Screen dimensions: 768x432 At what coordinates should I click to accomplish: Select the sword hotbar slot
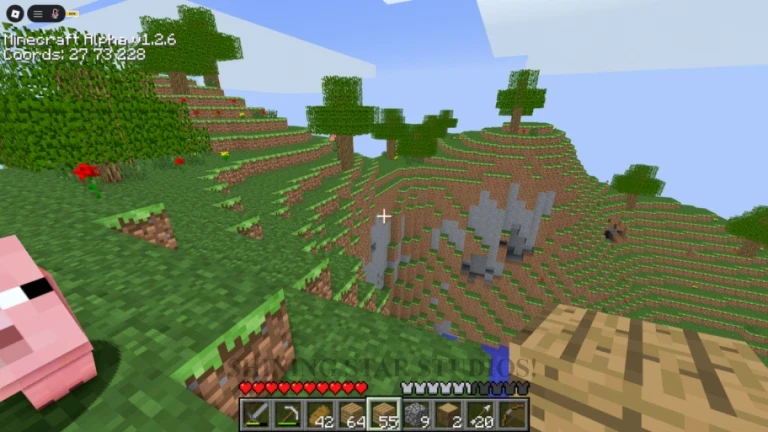pyautogui.click(x=255, y=414)
